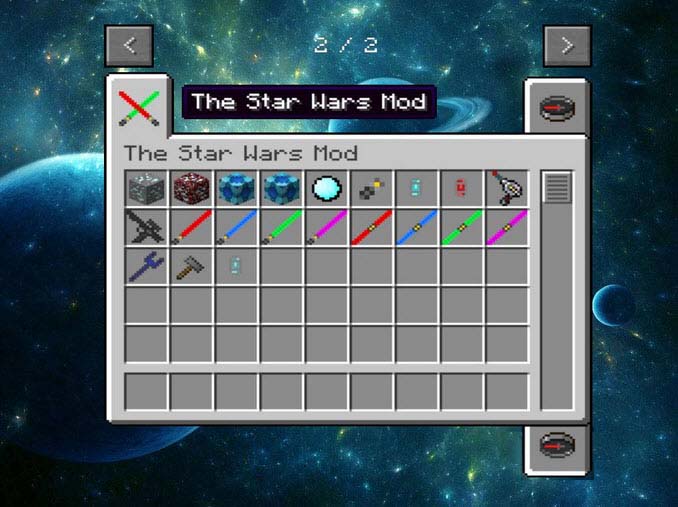Select the double-bladed red lightsaber

click(372, 227)
